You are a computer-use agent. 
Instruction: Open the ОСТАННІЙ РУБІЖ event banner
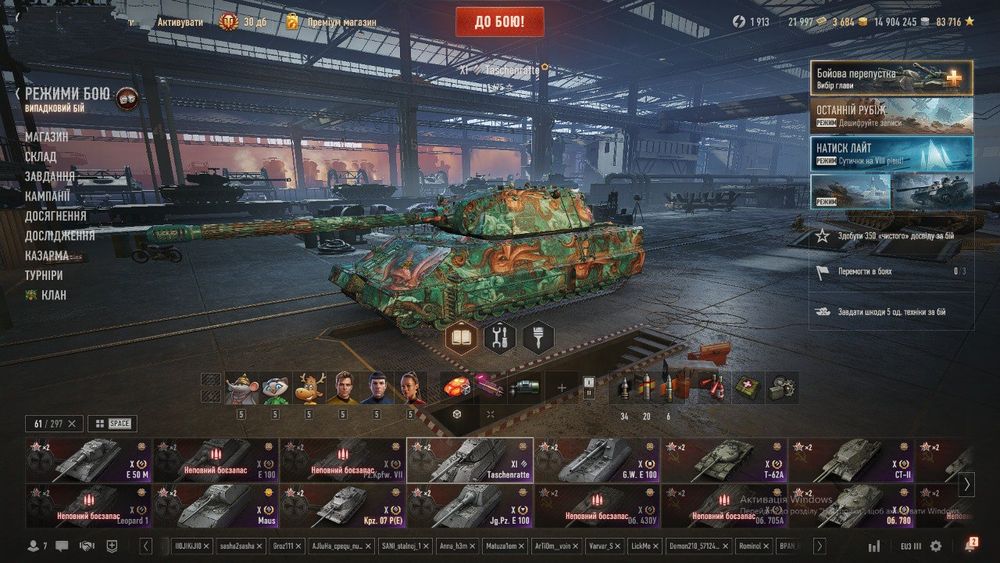[891, 115]
